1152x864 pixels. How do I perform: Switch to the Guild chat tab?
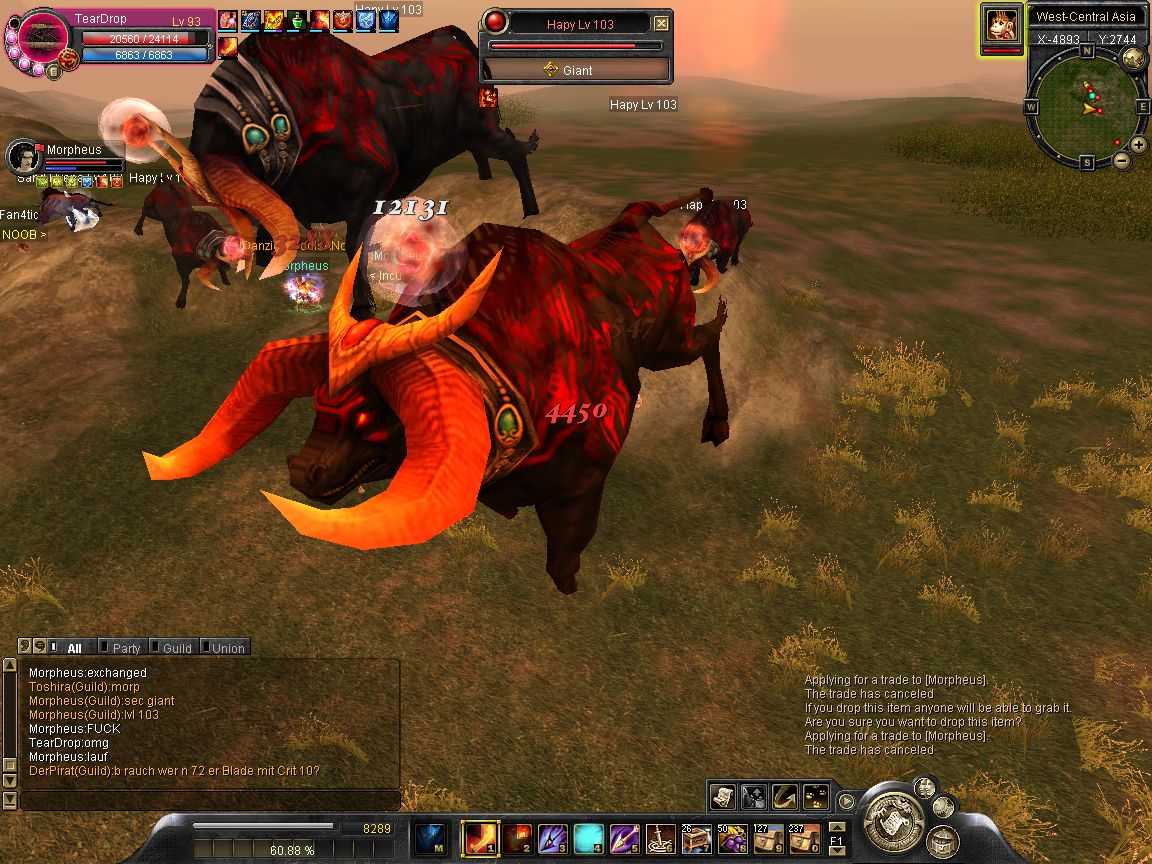pyautogui.click(x=176, y=648)
